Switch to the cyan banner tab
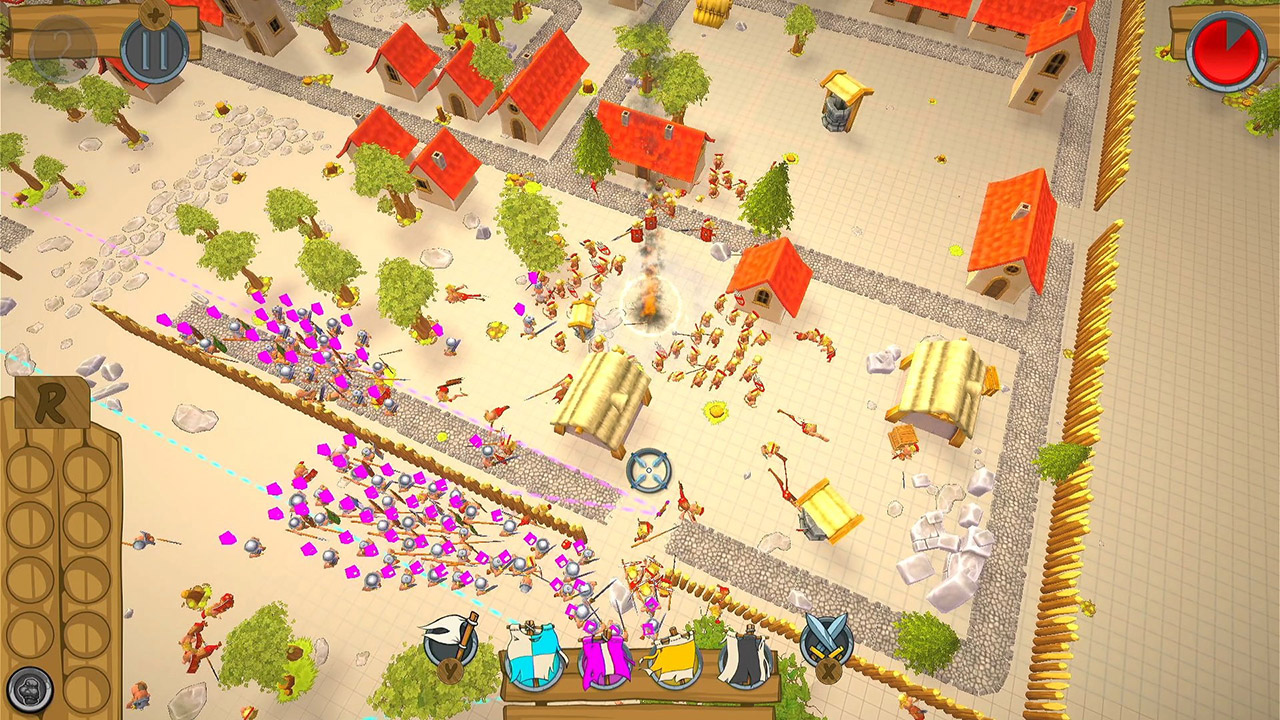1280x720 pixels. tap(532, 655)
